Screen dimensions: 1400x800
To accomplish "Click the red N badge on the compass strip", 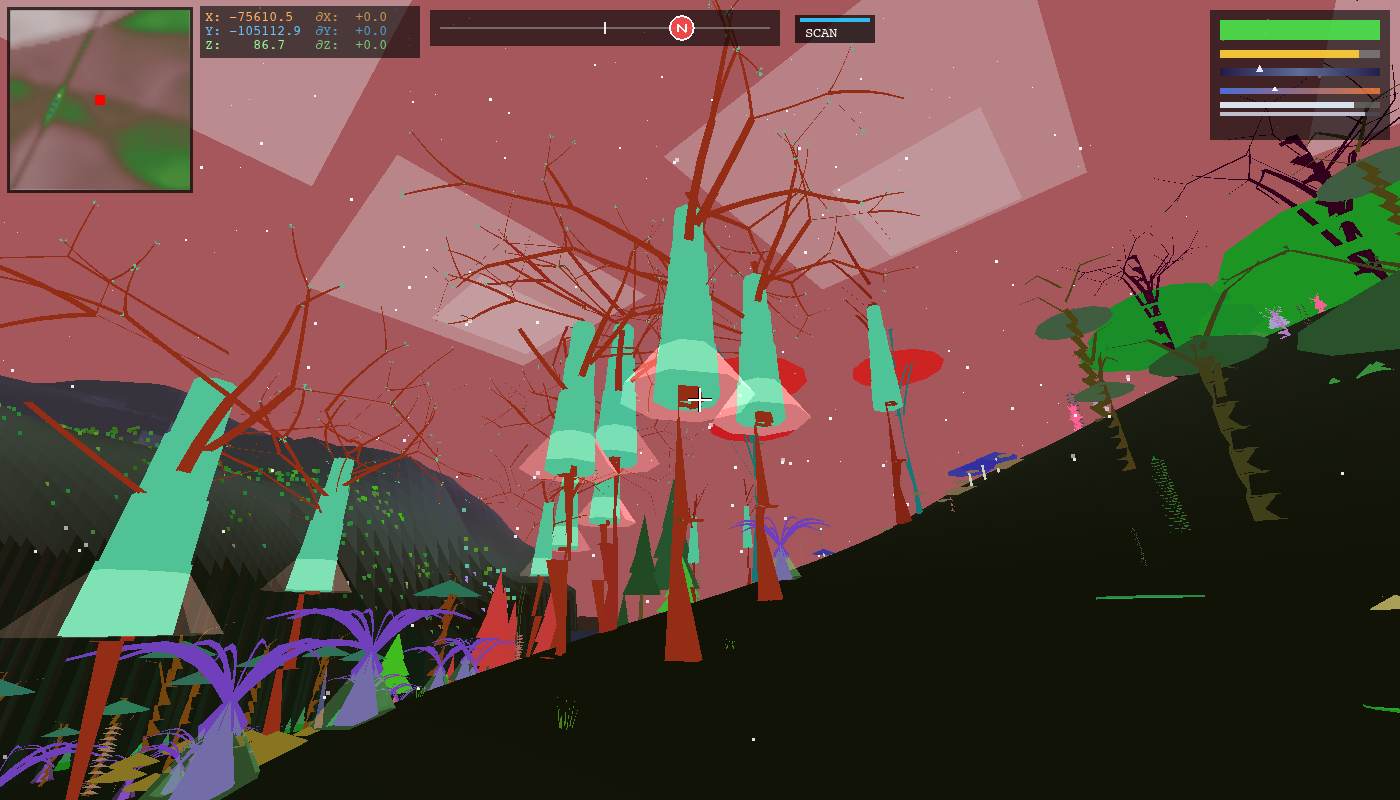I will pyautogui.click(x=682, y=28).
